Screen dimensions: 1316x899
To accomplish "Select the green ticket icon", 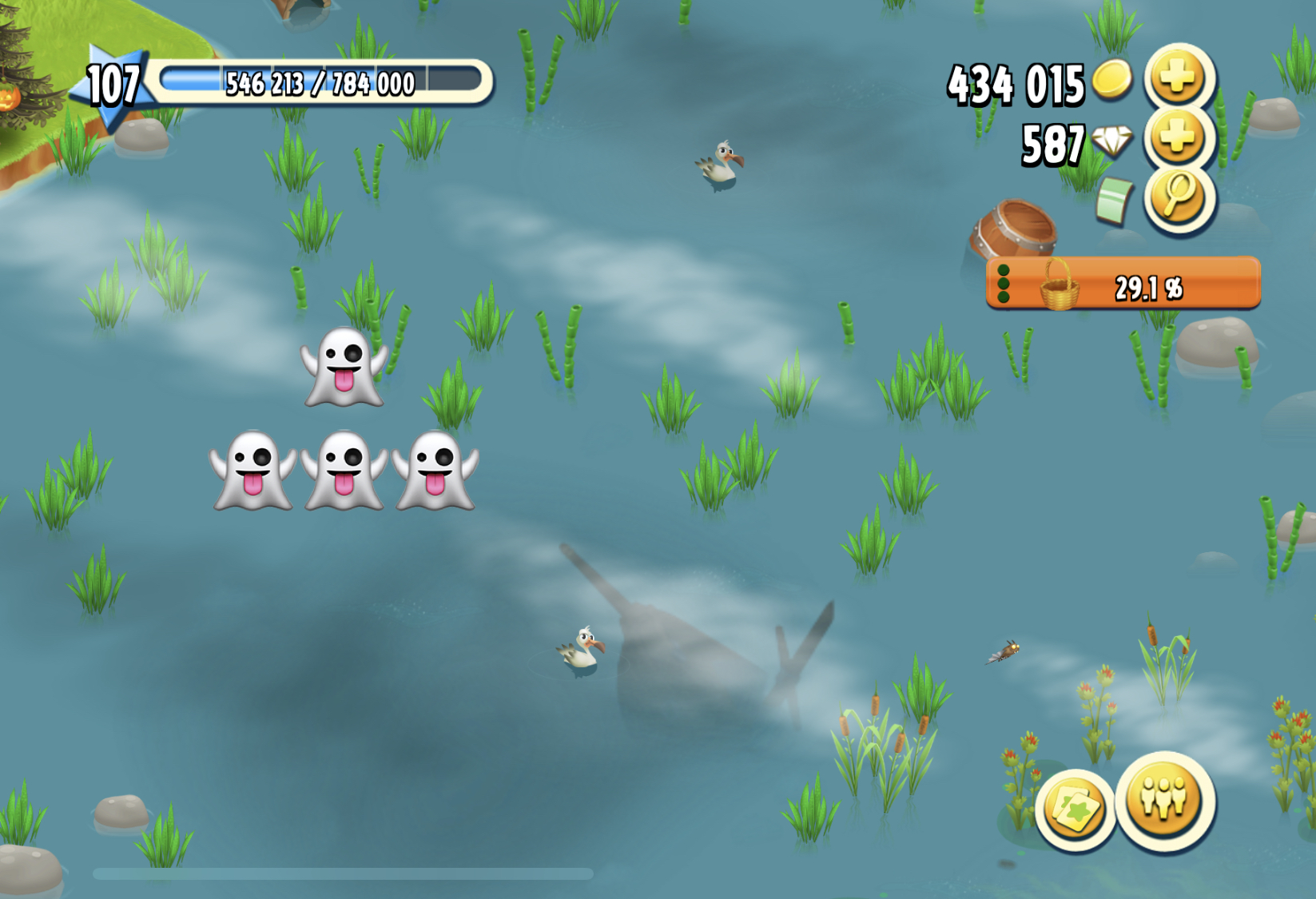I will (x=1115, y=200).
